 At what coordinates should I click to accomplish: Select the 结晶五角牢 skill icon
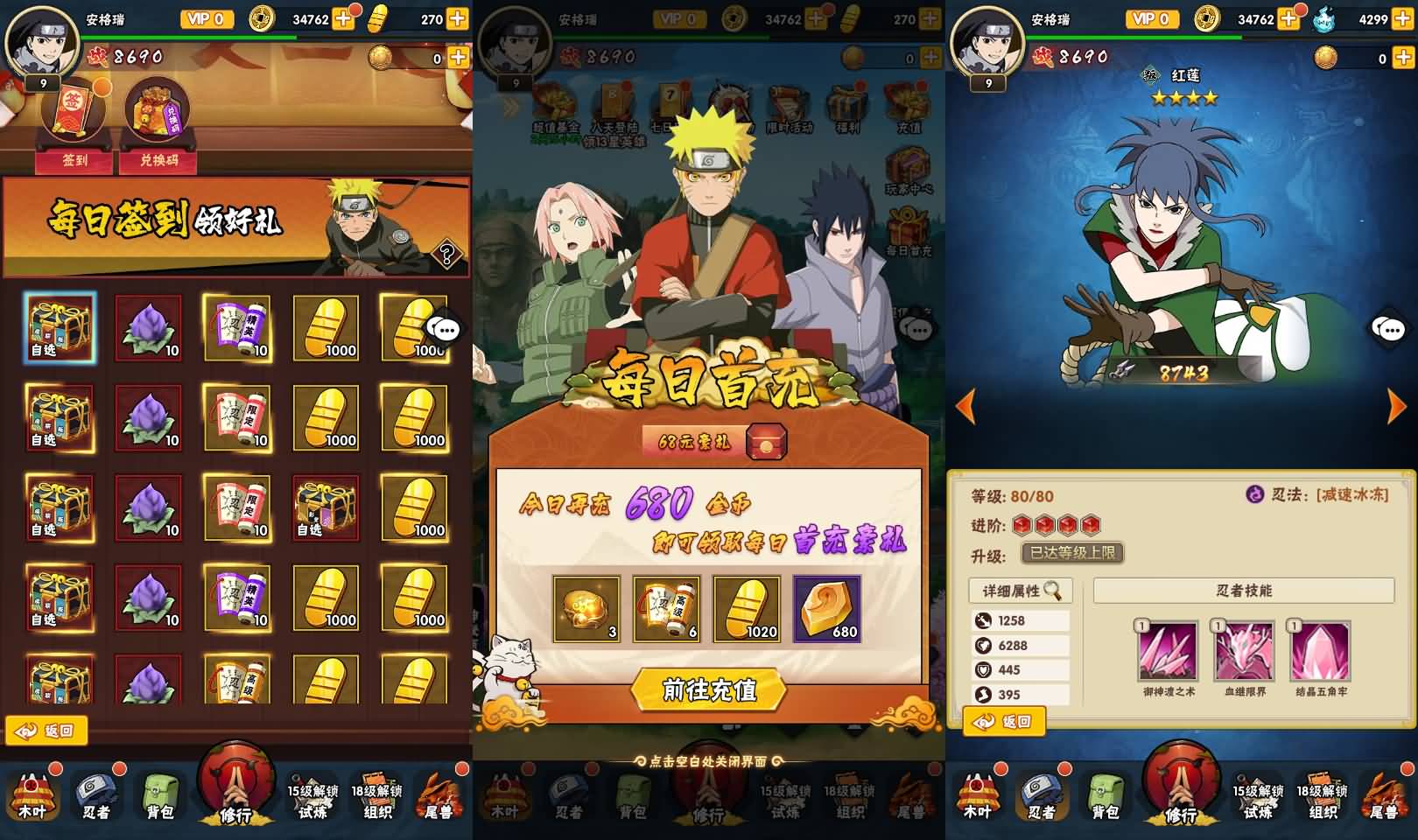click(x=1320, y=652)
